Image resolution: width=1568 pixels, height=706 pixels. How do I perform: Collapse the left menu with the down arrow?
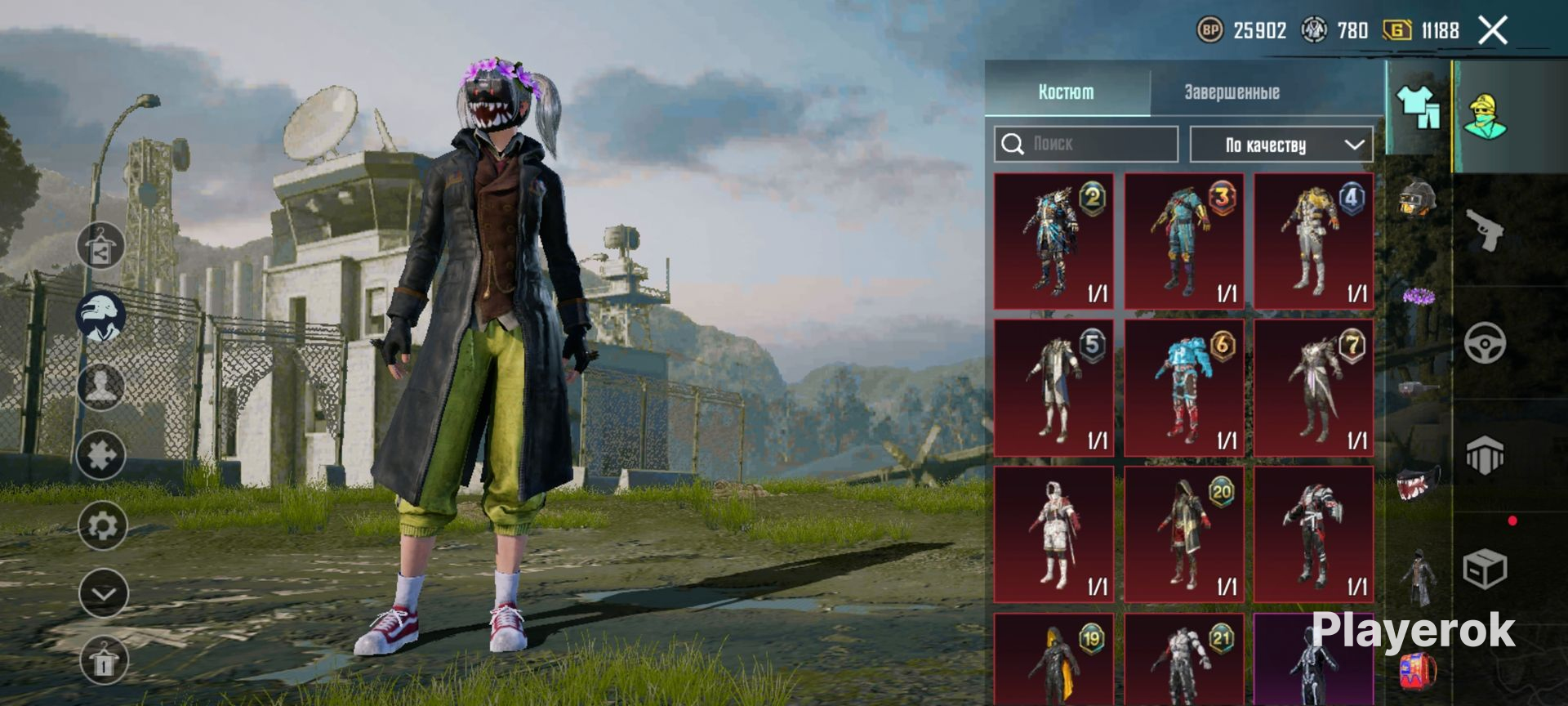pyautogui.click(x=104, y=594)
